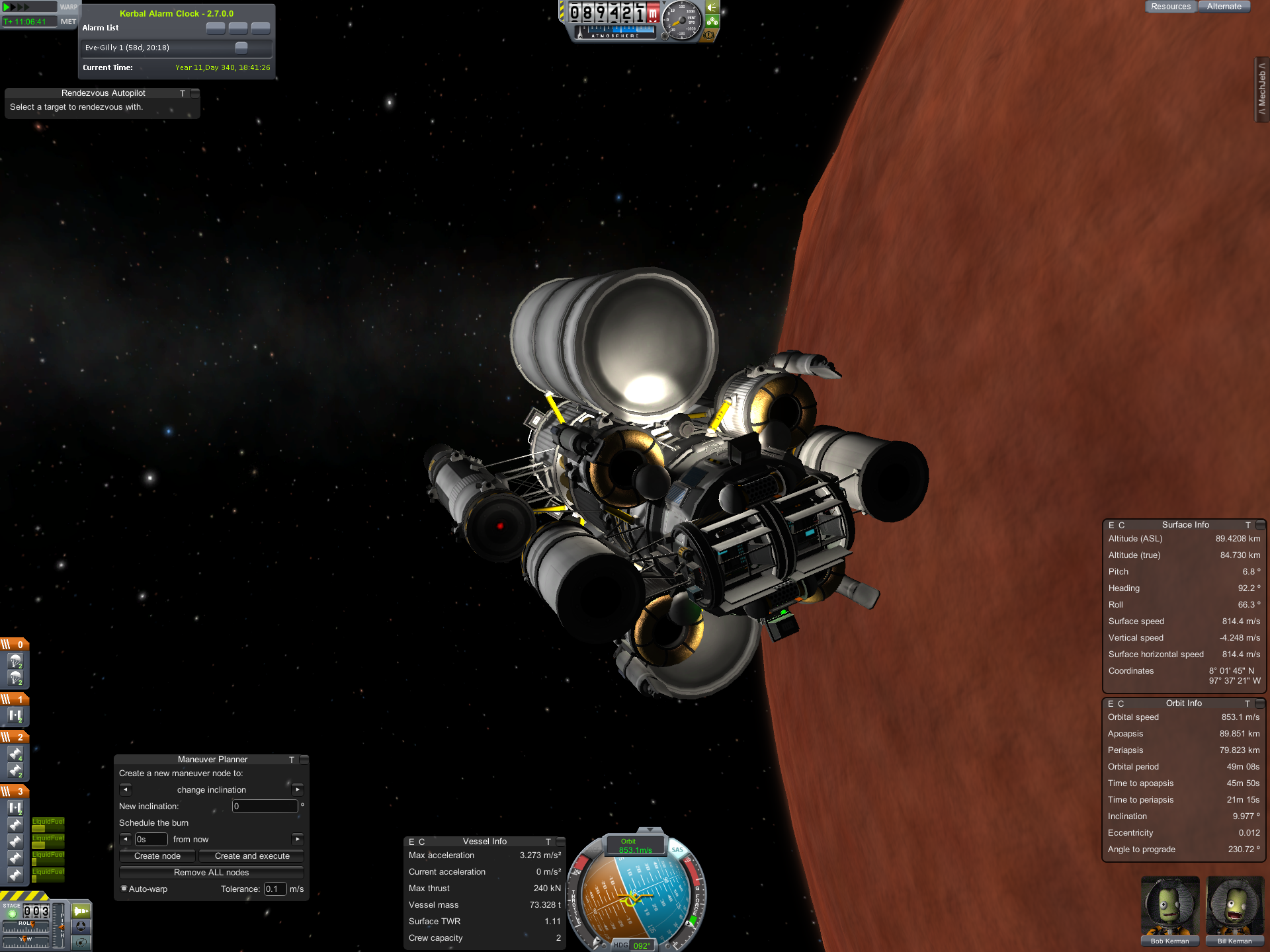Remove ALL maneuver nodes
This screenshot has height=952, width=1270.
pyautogui.click(x=211, y=873)
